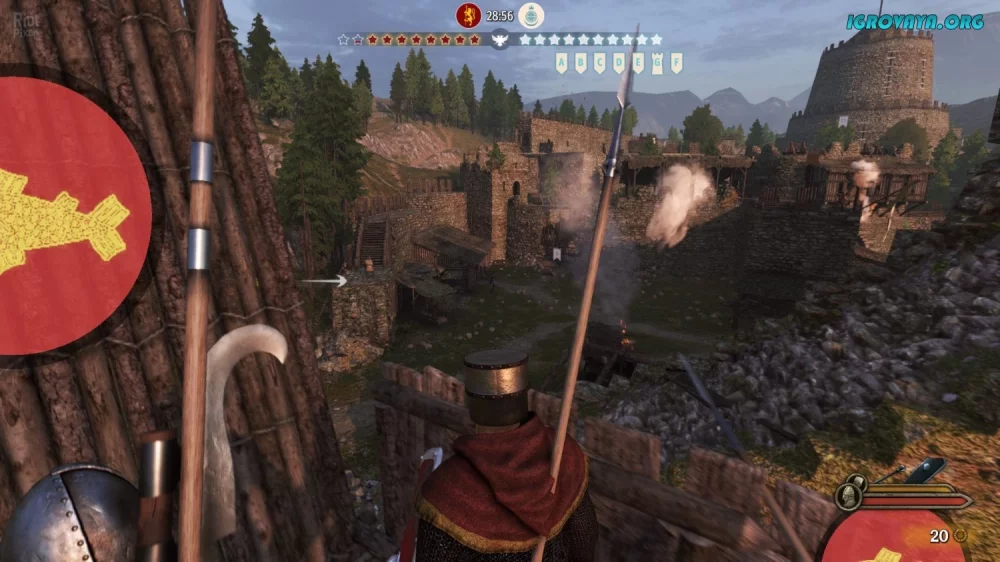
Task: Click the spear weapon icon above health bar
Action: [890, 474]
